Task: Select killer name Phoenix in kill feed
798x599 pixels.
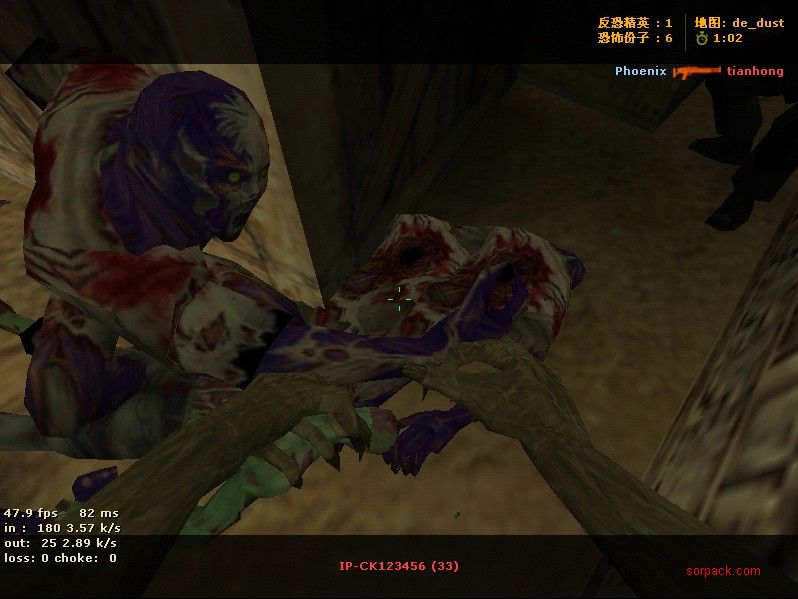Action: [640, 71]
